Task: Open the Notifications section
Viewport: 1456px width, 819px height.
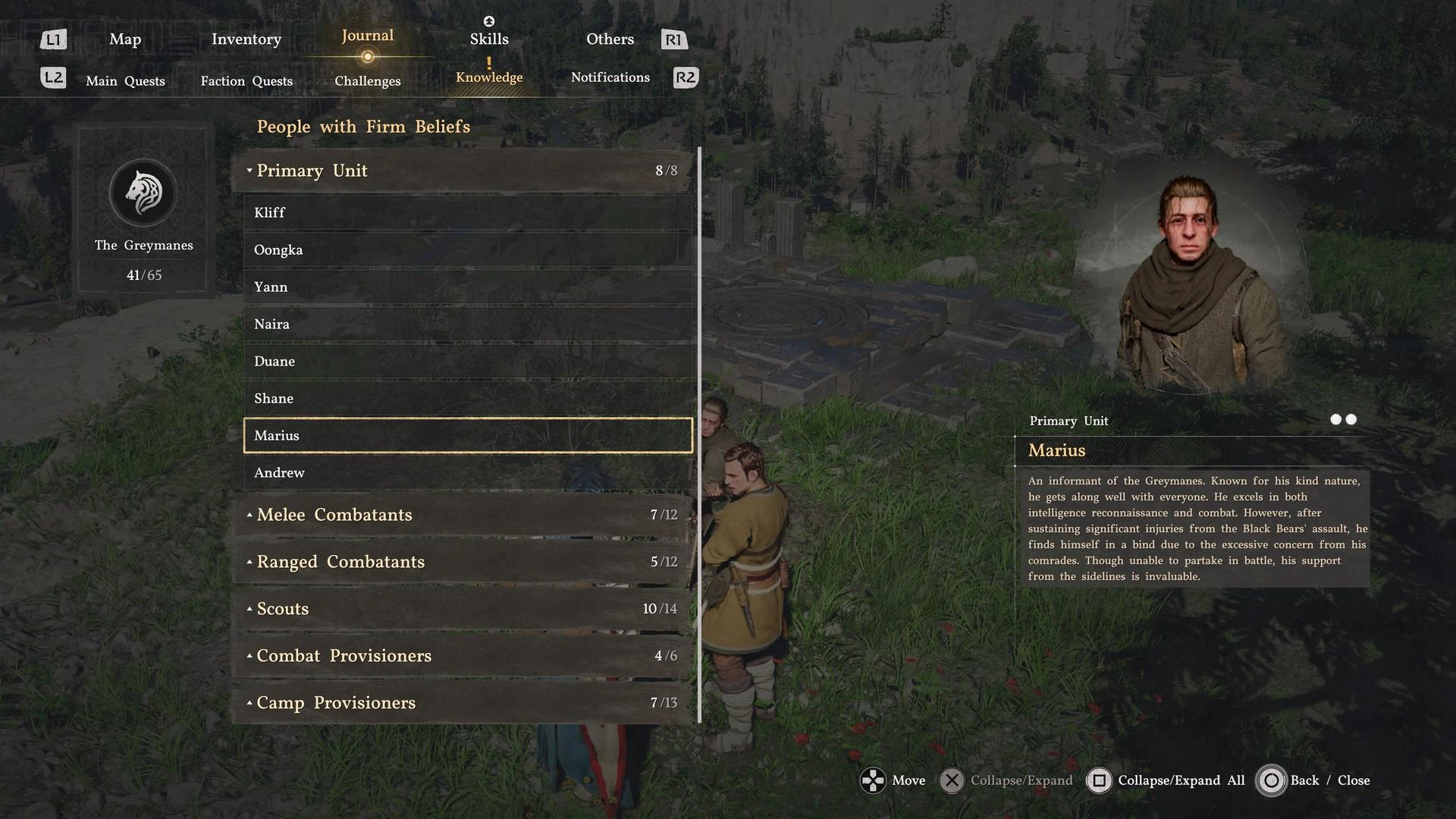Action: [x=610, y=77]
